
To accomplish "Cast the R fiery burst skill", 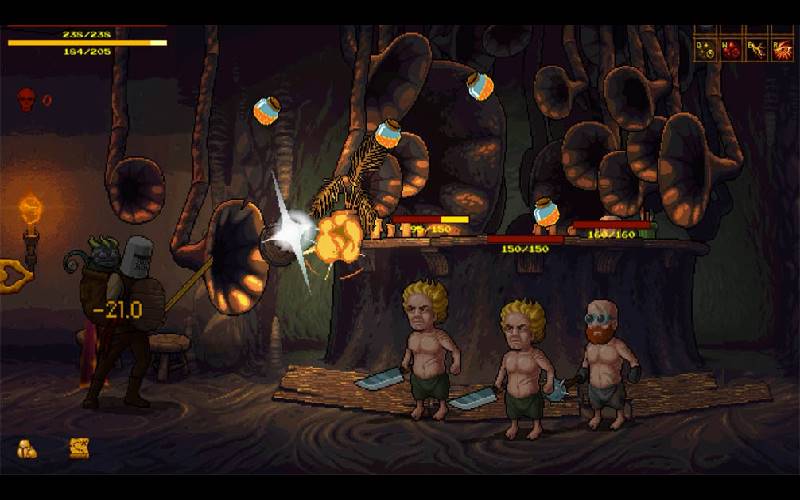I will coord(781,49).
